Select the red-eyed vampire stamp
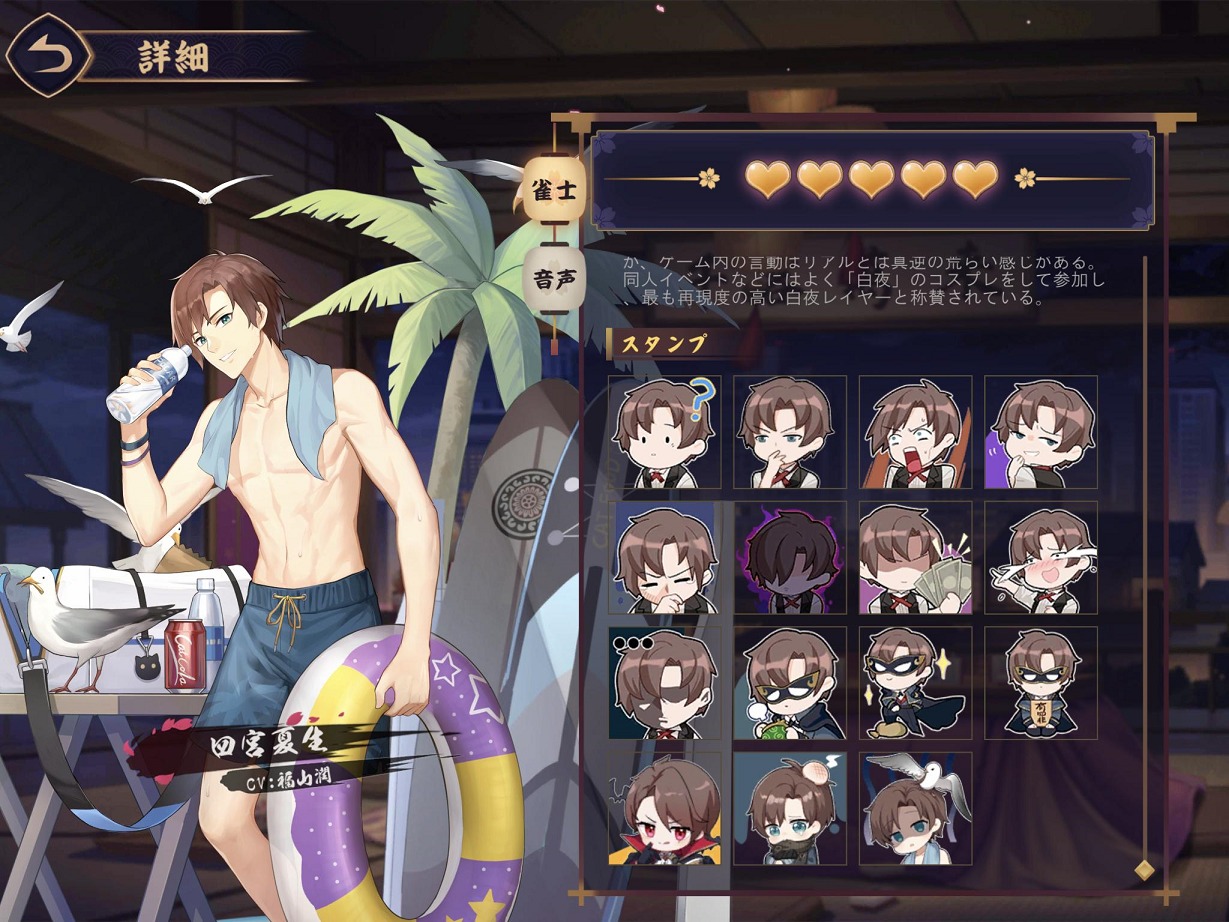This screenshot has height=922, width=1229. (664, 809)
